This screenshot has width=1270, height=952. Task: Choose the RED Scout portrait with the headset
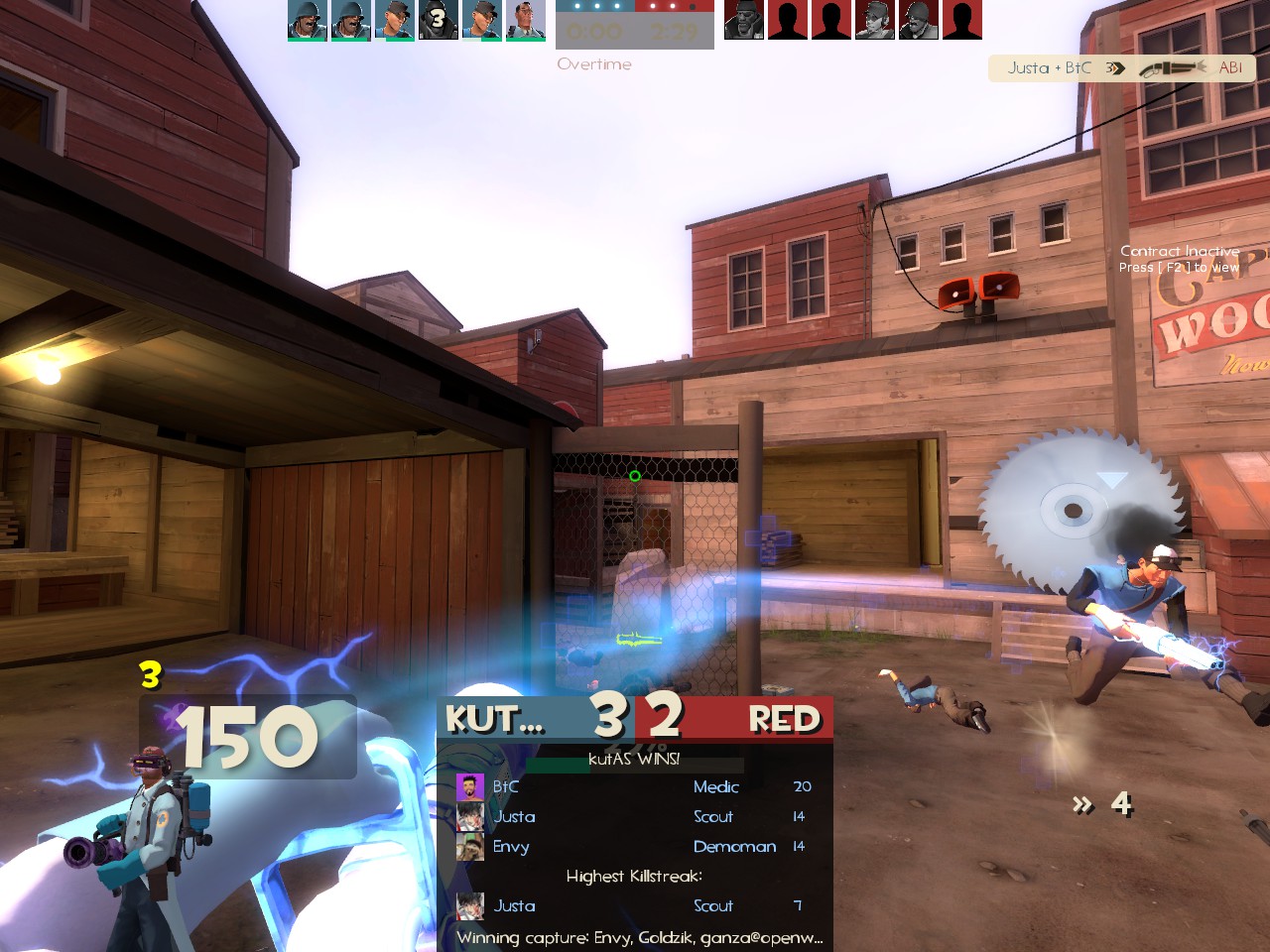874,20
